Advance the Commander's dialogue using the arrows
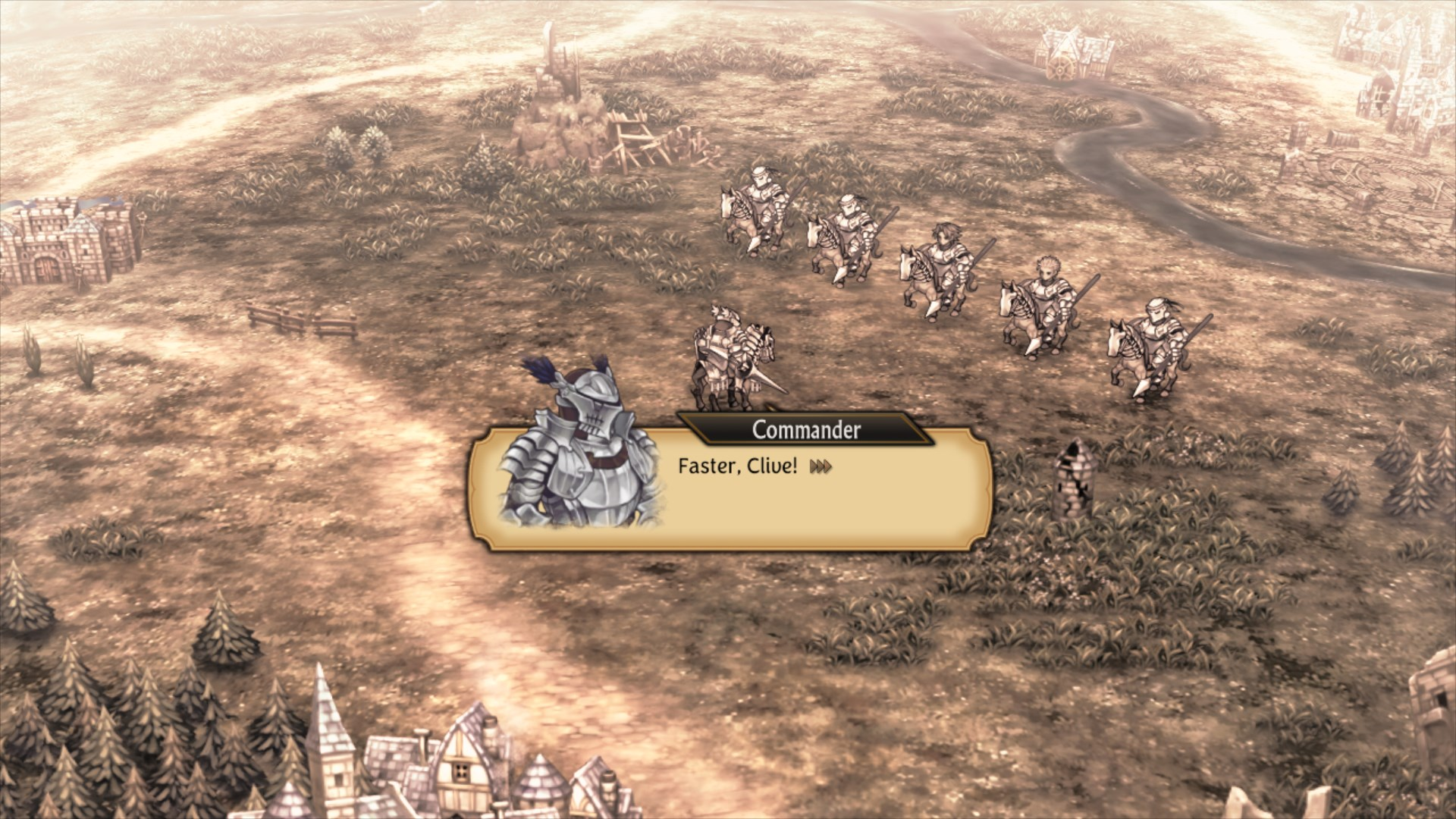The image size is (1456, 819). [821, 466]
